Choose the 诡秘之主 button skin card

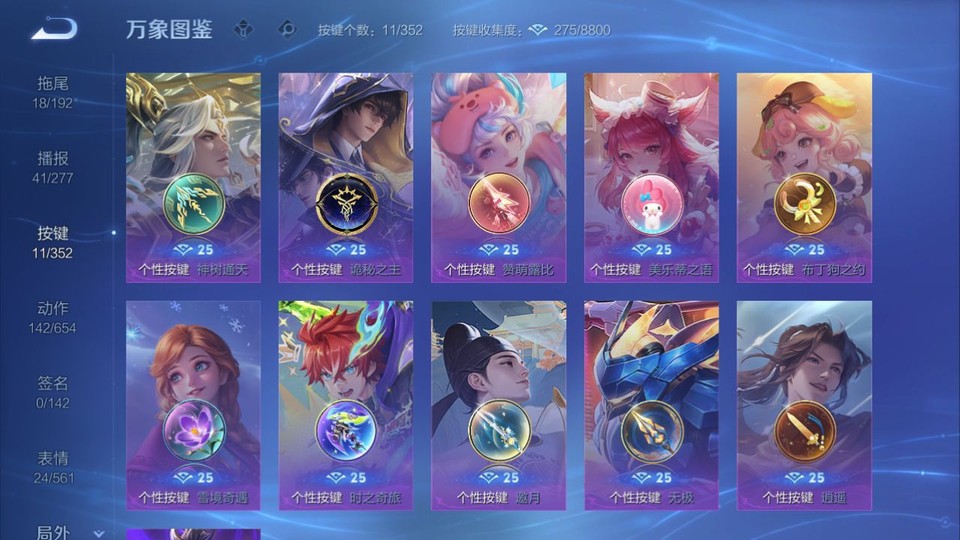click(x=346, y=177)
